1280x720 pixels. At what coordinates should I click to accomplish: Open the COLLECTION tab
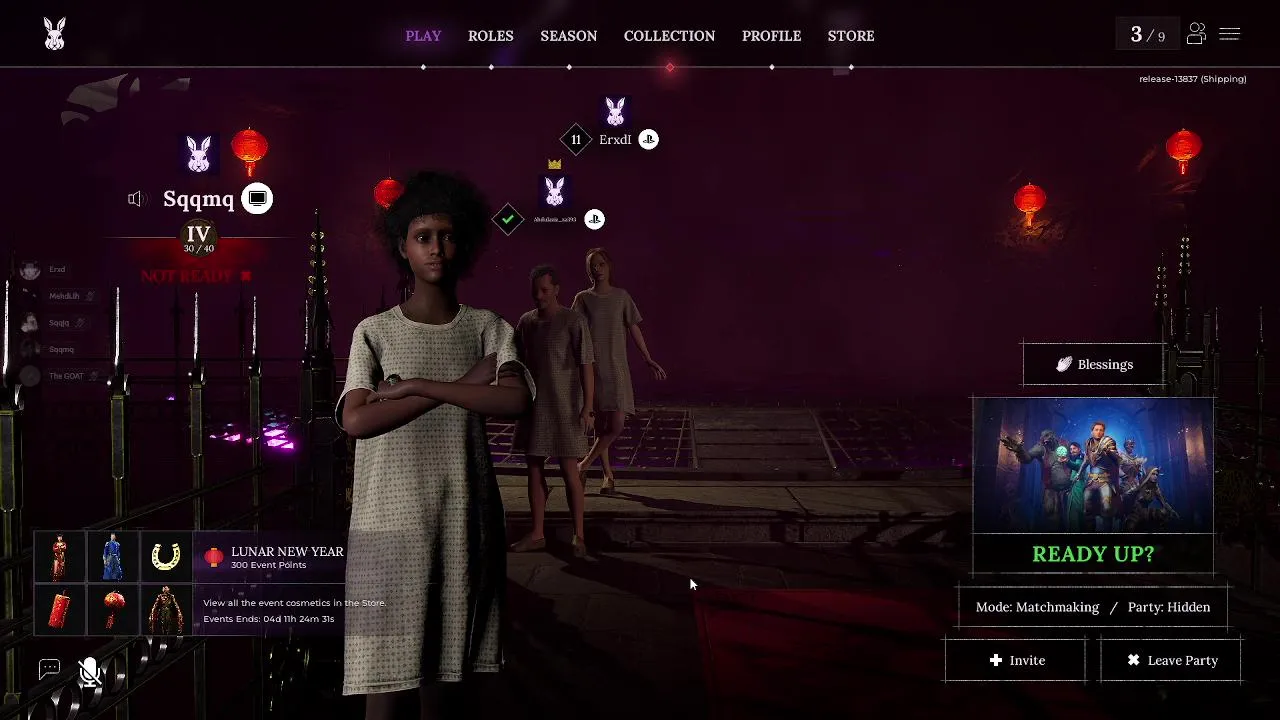669,36
